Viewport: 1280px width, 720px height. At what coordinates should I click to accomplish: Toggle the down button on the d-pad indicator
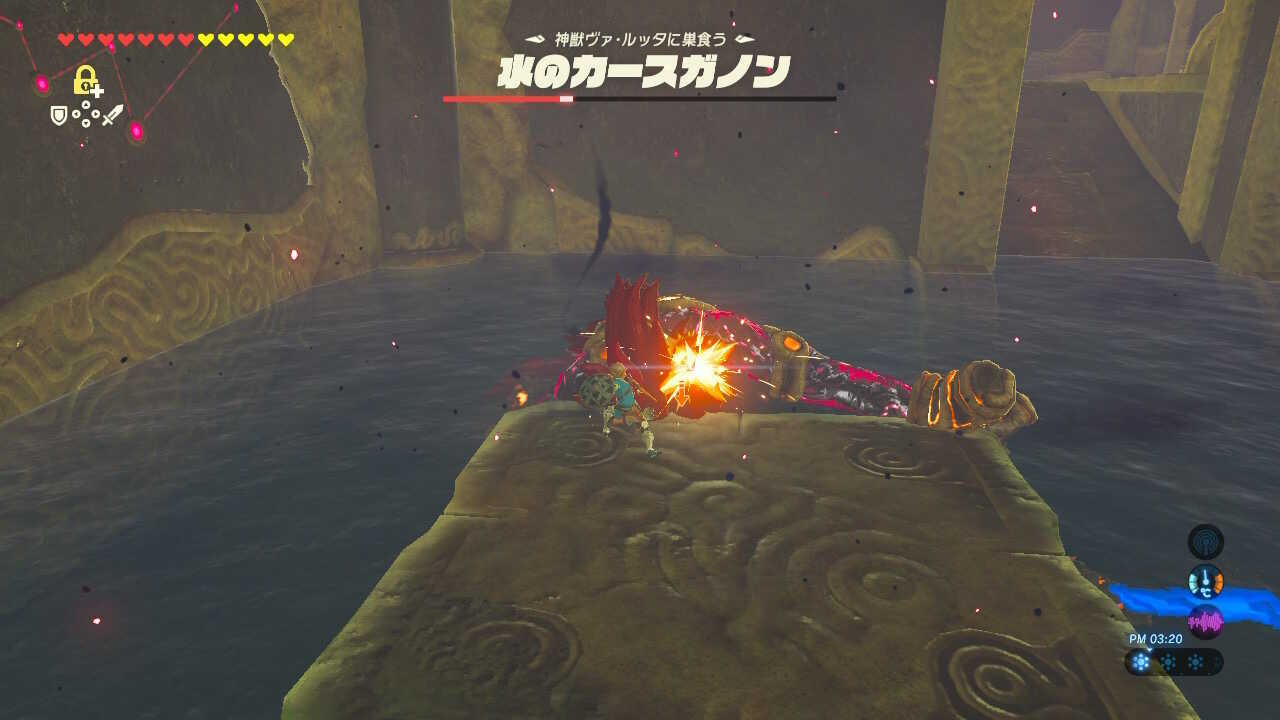point(85,123)
